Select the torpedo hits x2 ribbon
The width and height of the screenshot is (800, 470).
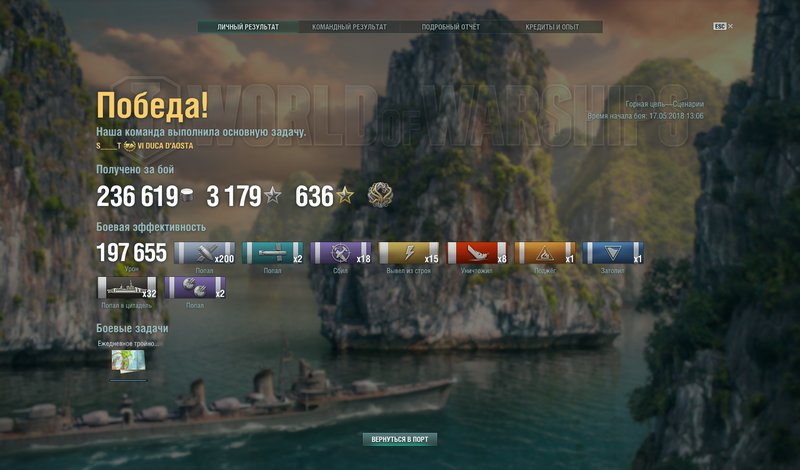tap(273, 253)
